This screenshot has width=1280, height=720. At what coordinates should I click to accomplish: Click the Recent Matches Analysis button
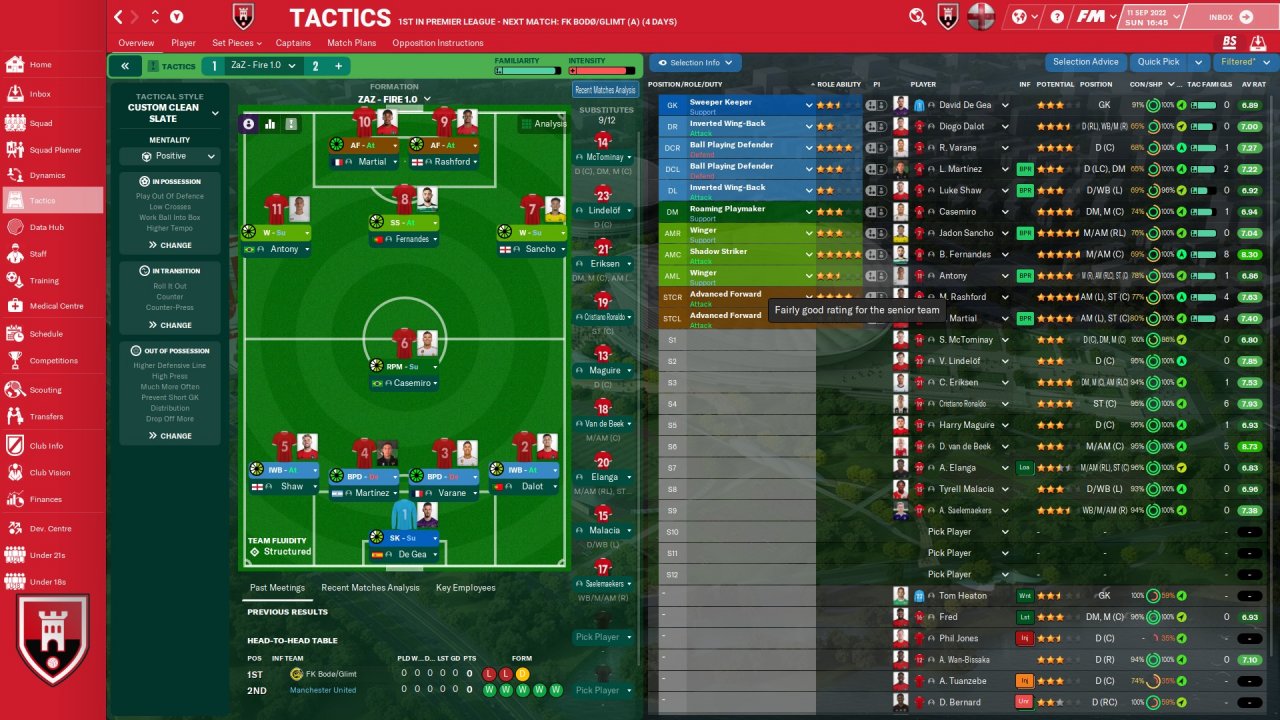point(605,90)
